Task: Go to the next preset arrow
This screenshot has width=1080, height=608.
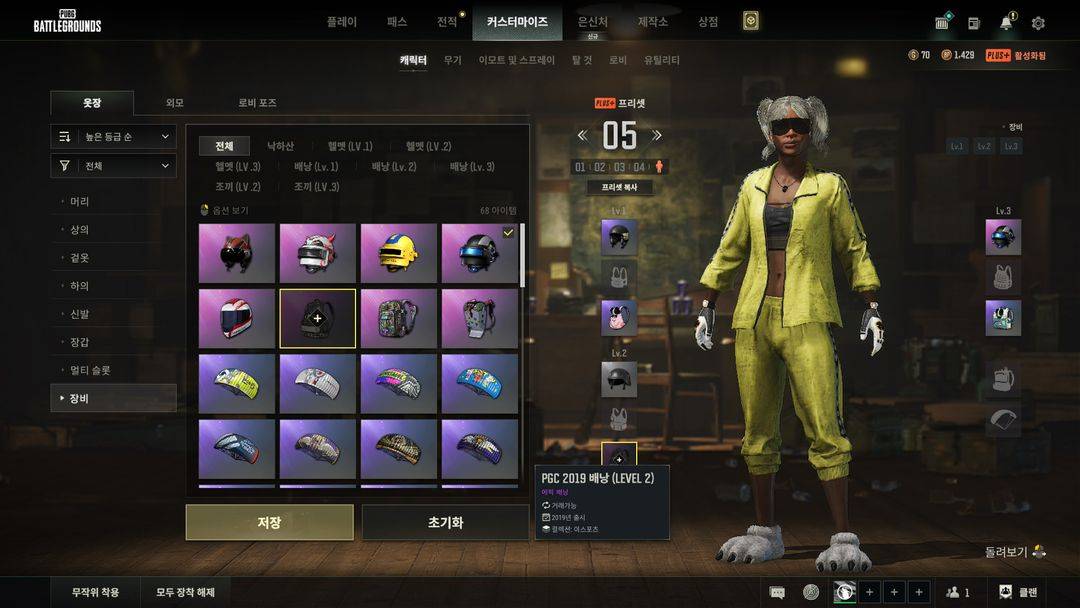Action: (657, 136)
